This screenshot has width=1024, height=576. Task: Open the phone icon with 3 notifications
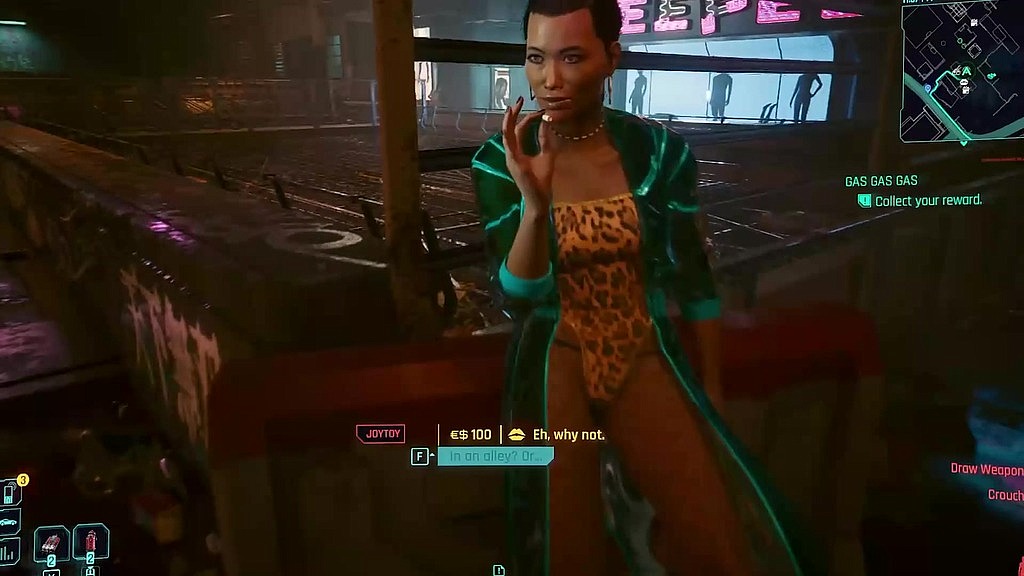(10, 493)
